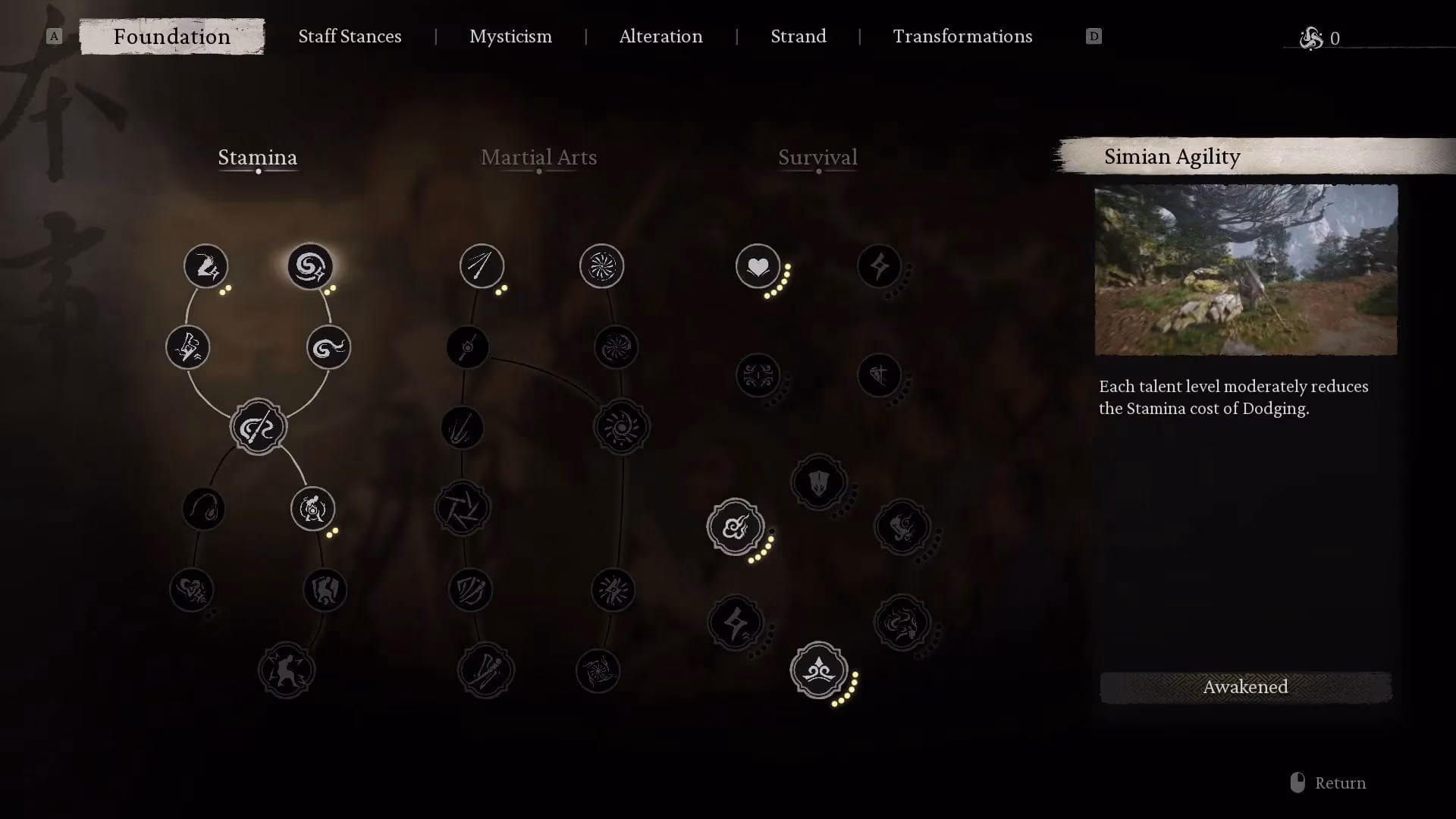Open the Alteration tab
Viewport: 1456px width, 819px height.
[x=661, y=36]
